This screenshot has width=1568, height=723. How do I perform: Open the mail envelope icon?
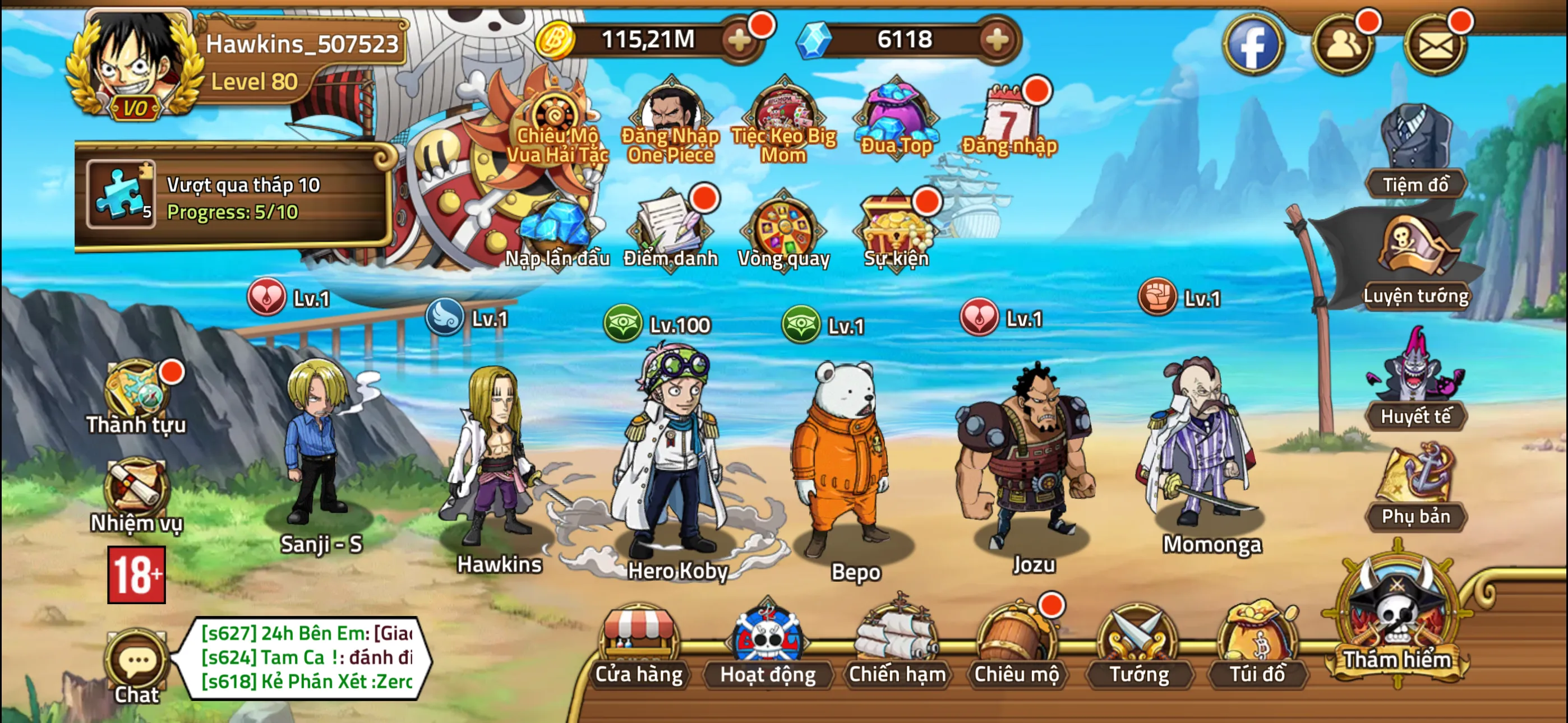pyautogui.click(x=1435, y=44)
